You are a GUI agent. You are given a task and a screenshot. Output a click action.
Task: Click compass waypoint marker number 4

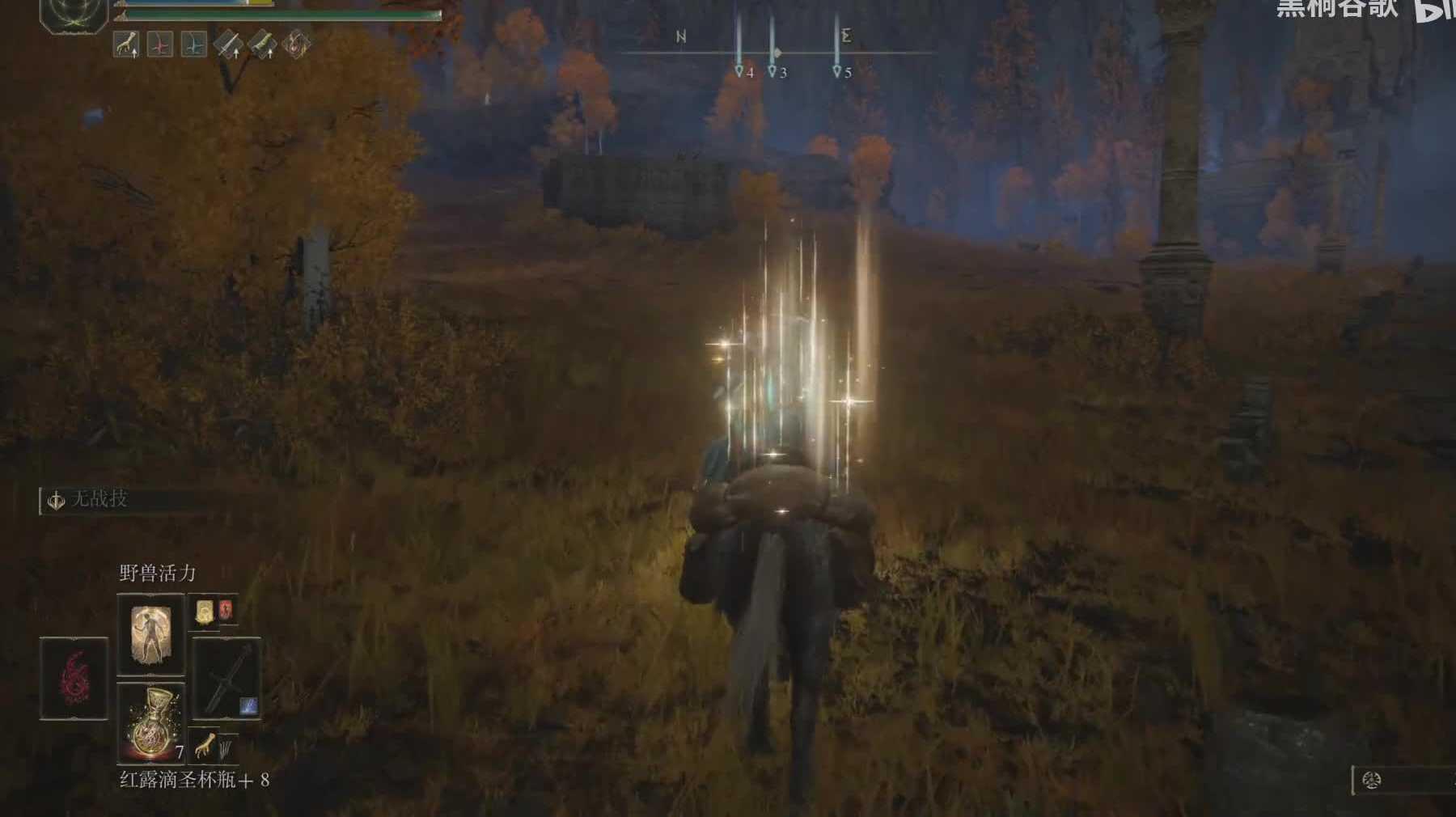click(739, 71)
